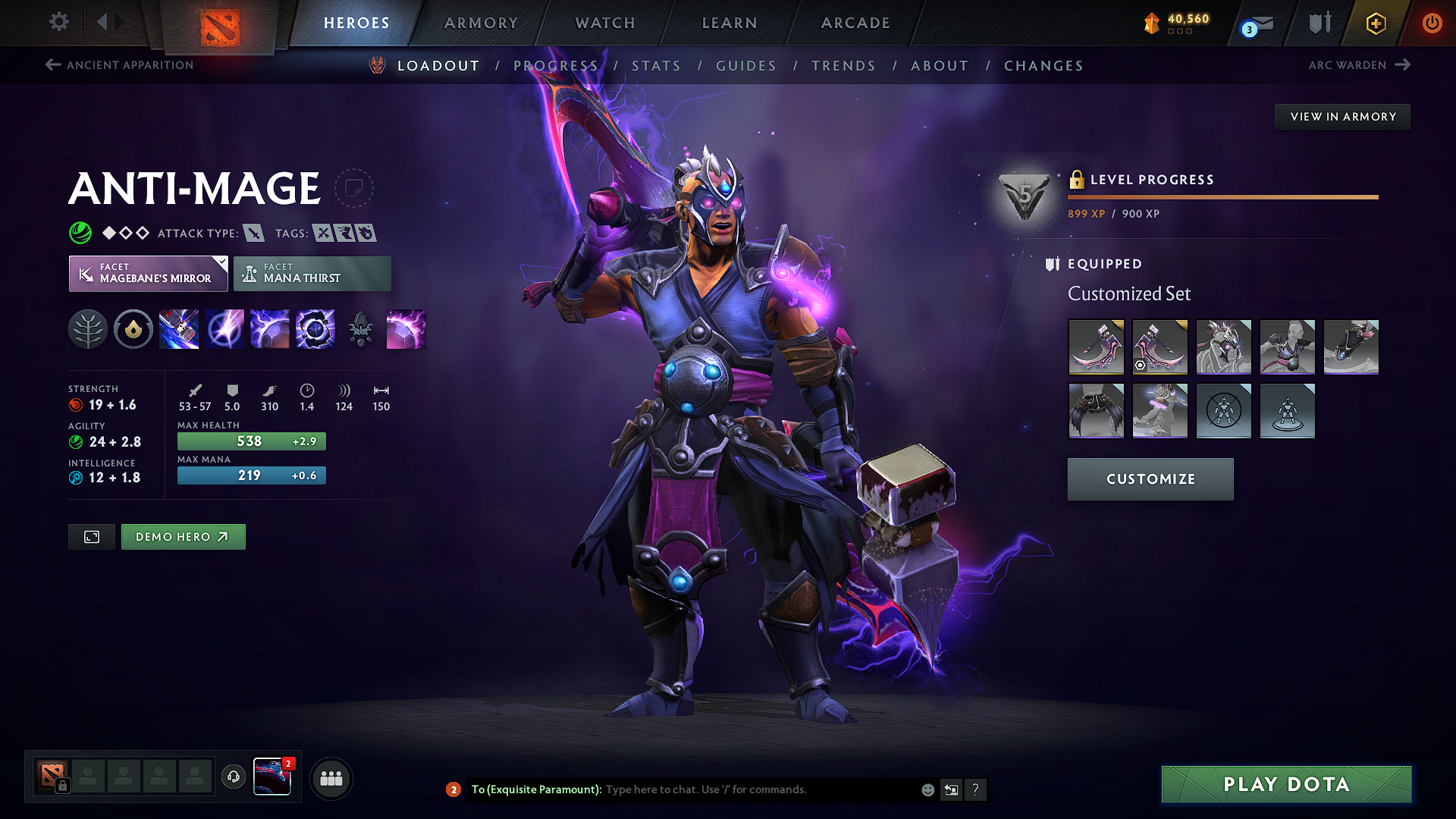Click the DEMO HERO button

pos(183,536)
